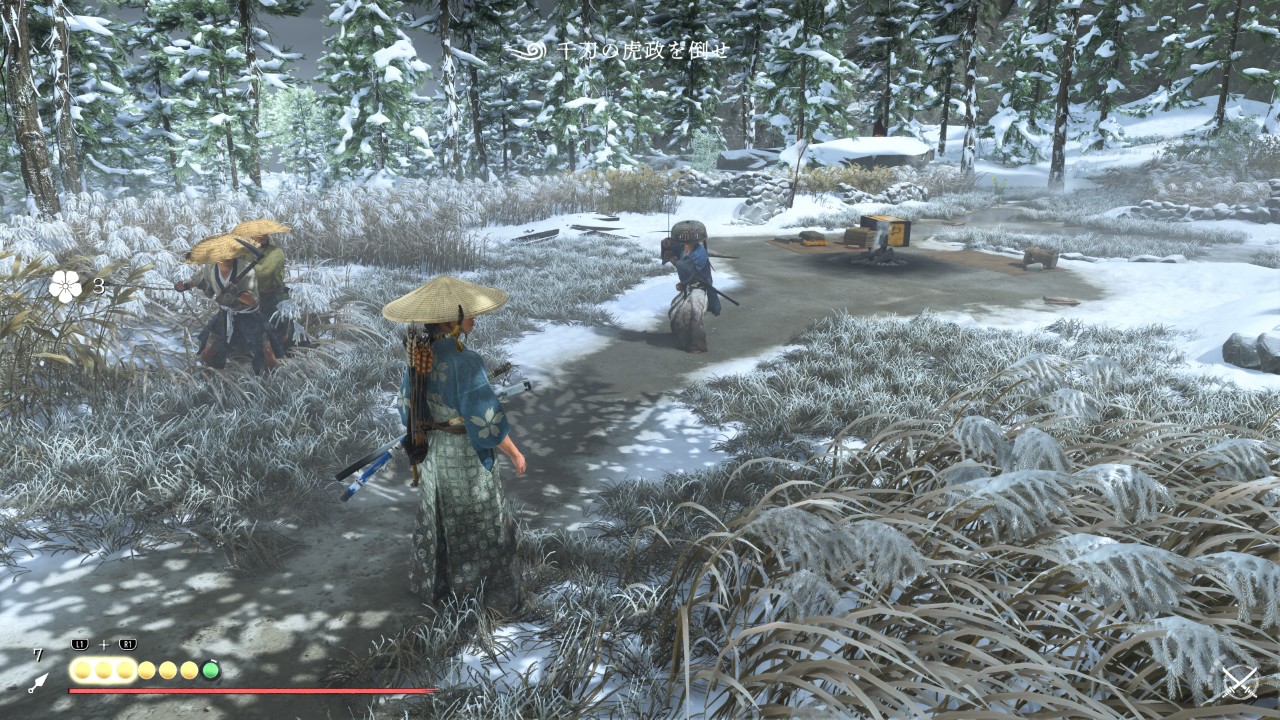The image size is (1280, 720).
Task: Click the white flower icon
Action: coord(66,287)
